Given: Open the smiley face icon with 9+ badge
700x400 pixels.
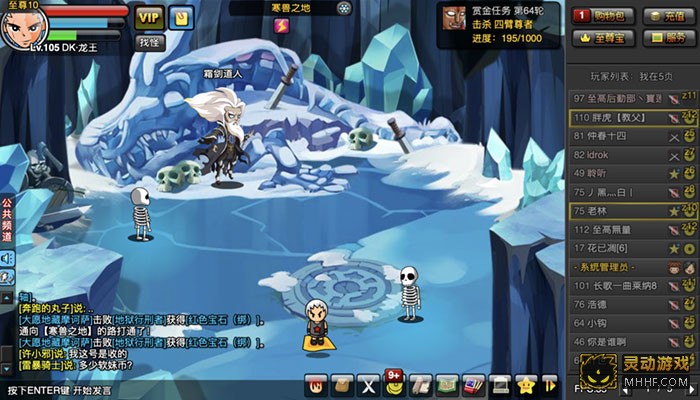Looking at the screenshot, I should (x=395, y=383).
